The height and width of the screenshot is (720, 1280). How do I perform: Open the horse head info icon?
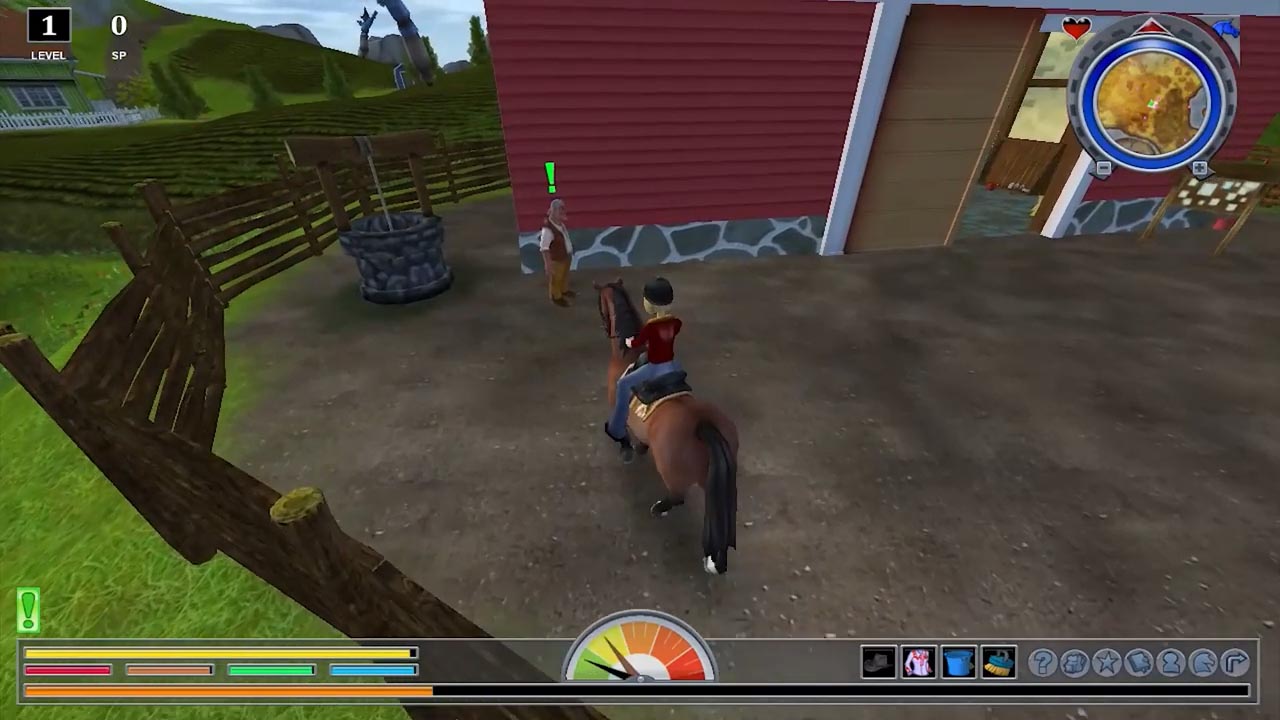tap(1202, 662)
